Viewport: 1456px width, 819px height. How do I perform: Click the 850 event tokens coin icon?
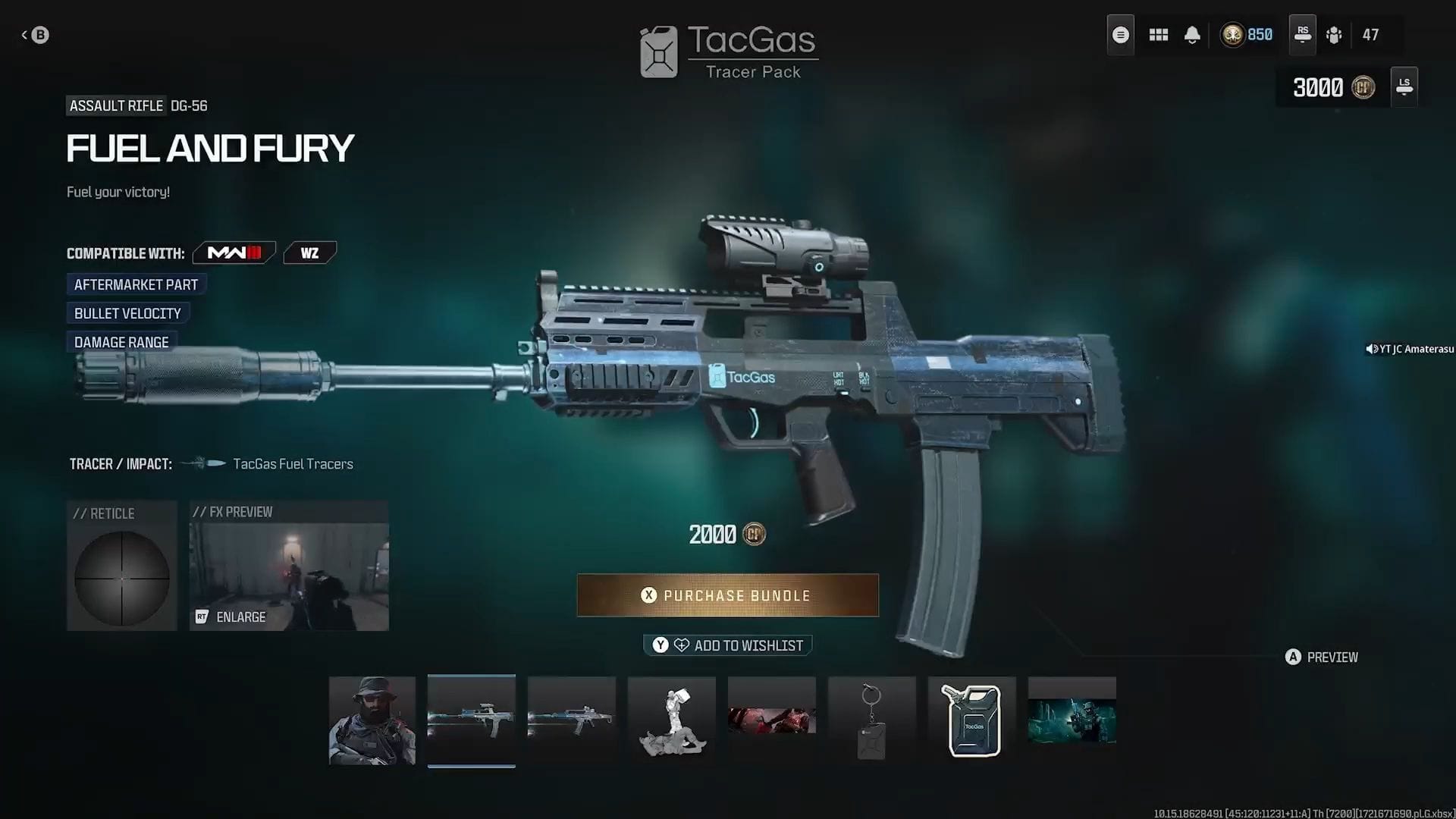pyautogui.click(x=1232, y=34)
